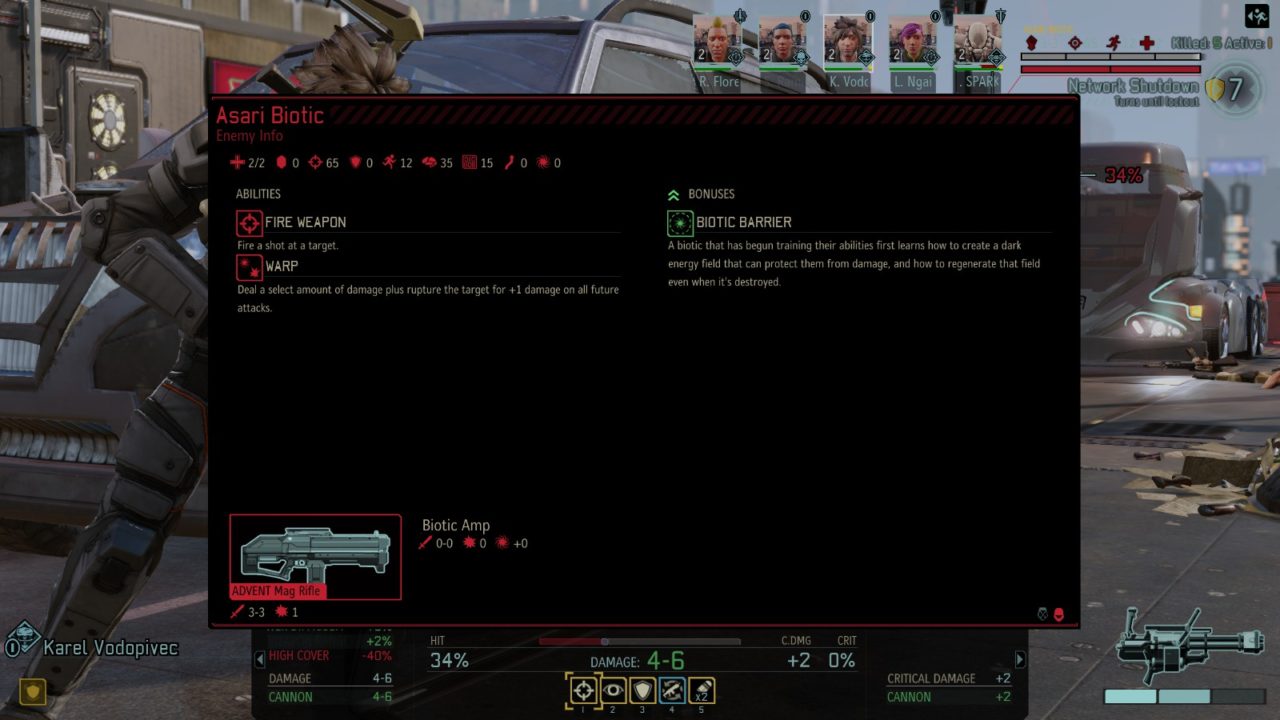This screenshot has width=1280, height=720.
Task: Select the highlighted reload ability in slot 4
Action: [671, 690]
